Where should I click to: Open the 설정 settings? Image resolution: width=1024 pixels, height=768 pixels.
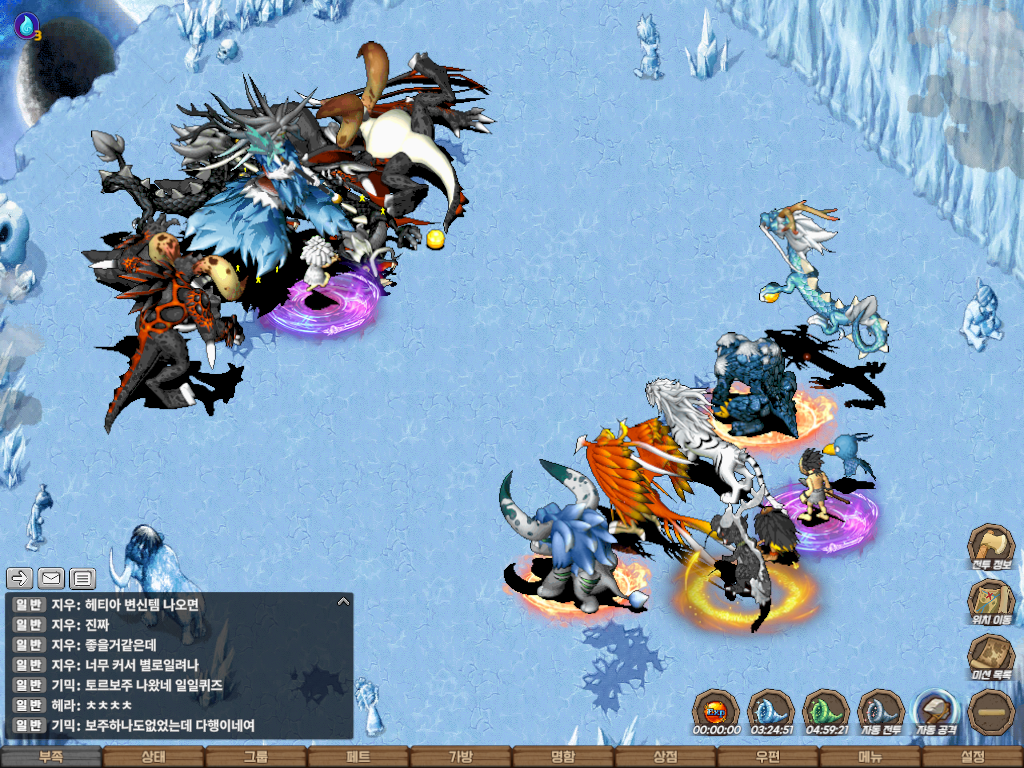pyautogui.click(x=972, y=757)
